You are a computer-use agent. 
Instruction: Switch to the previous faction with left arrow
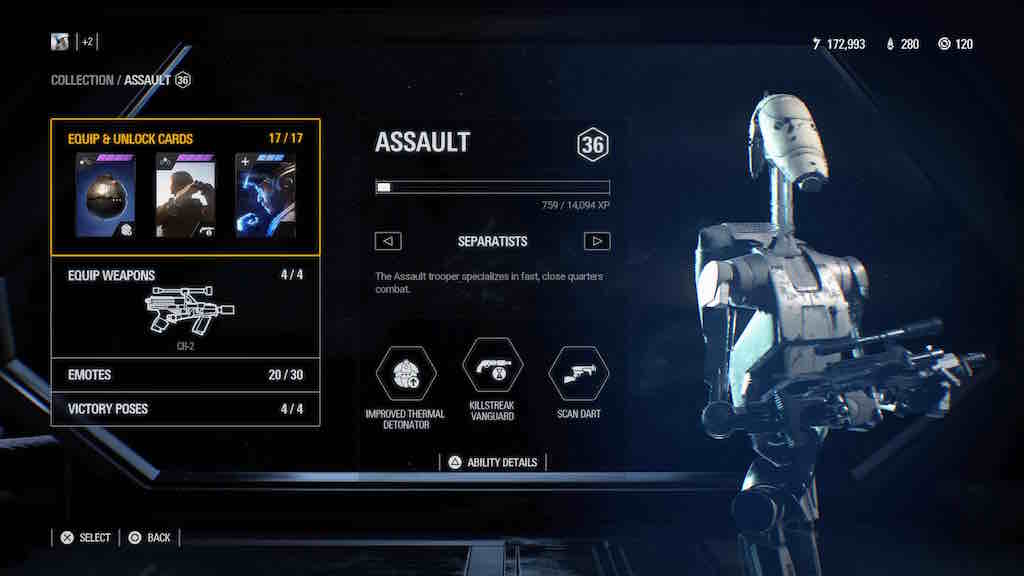[x=388, y=241]
